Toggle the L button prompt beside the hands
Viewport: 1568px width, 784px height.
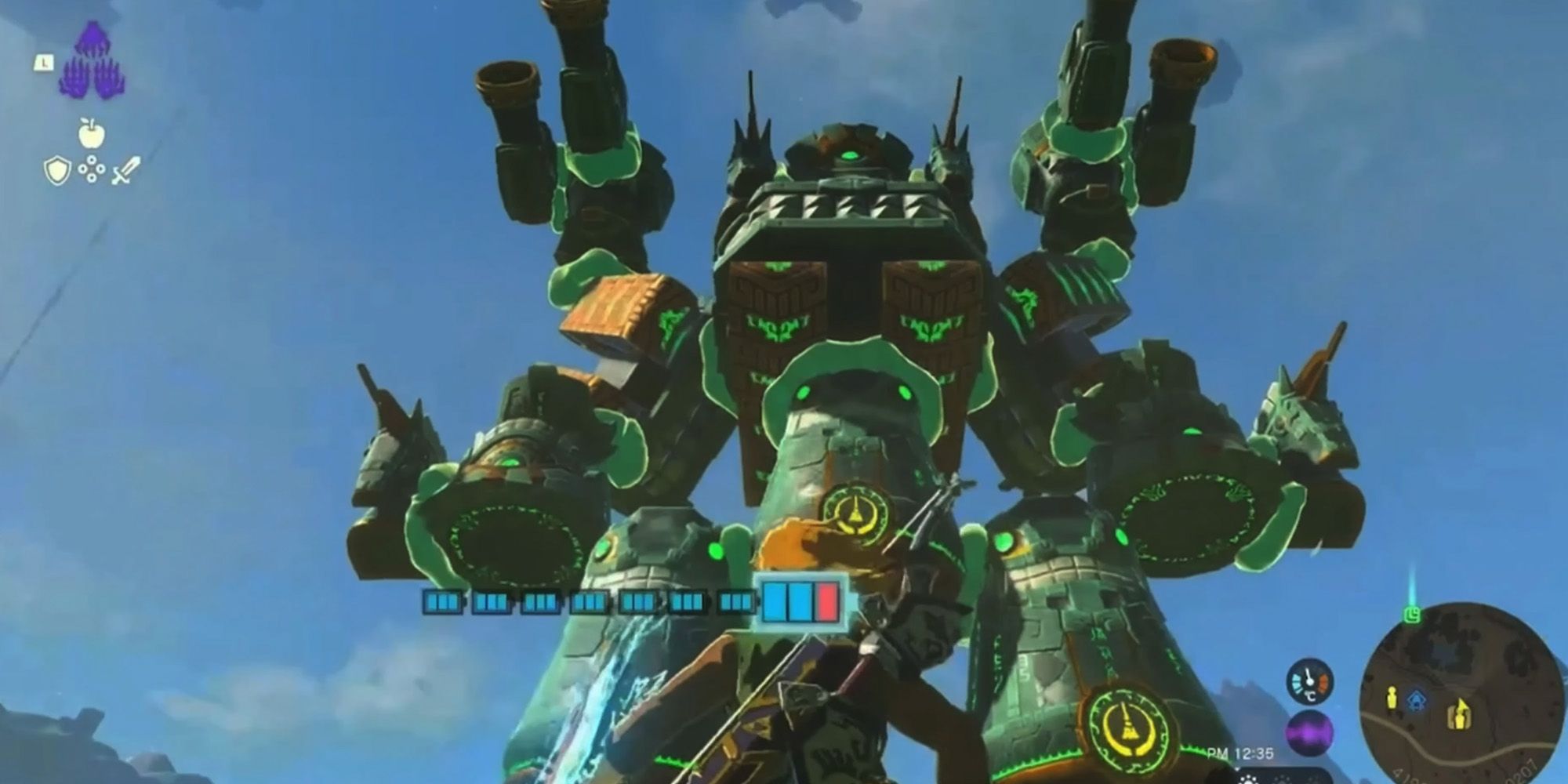[x=44, y=62]
